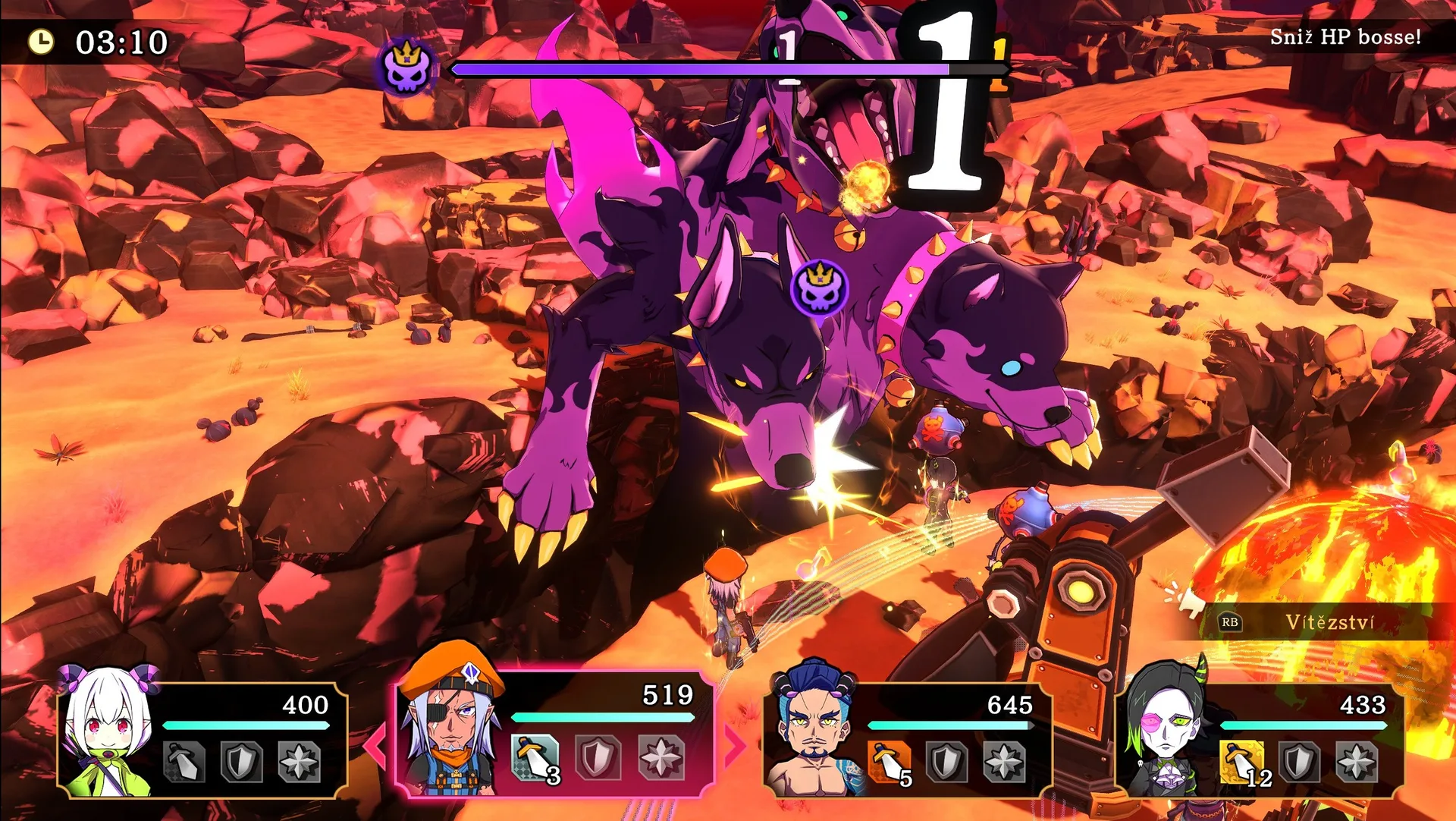The image size is (1456, 821).
Task: Activate the eyepatch character's sword icon
Action: (535, 758)
